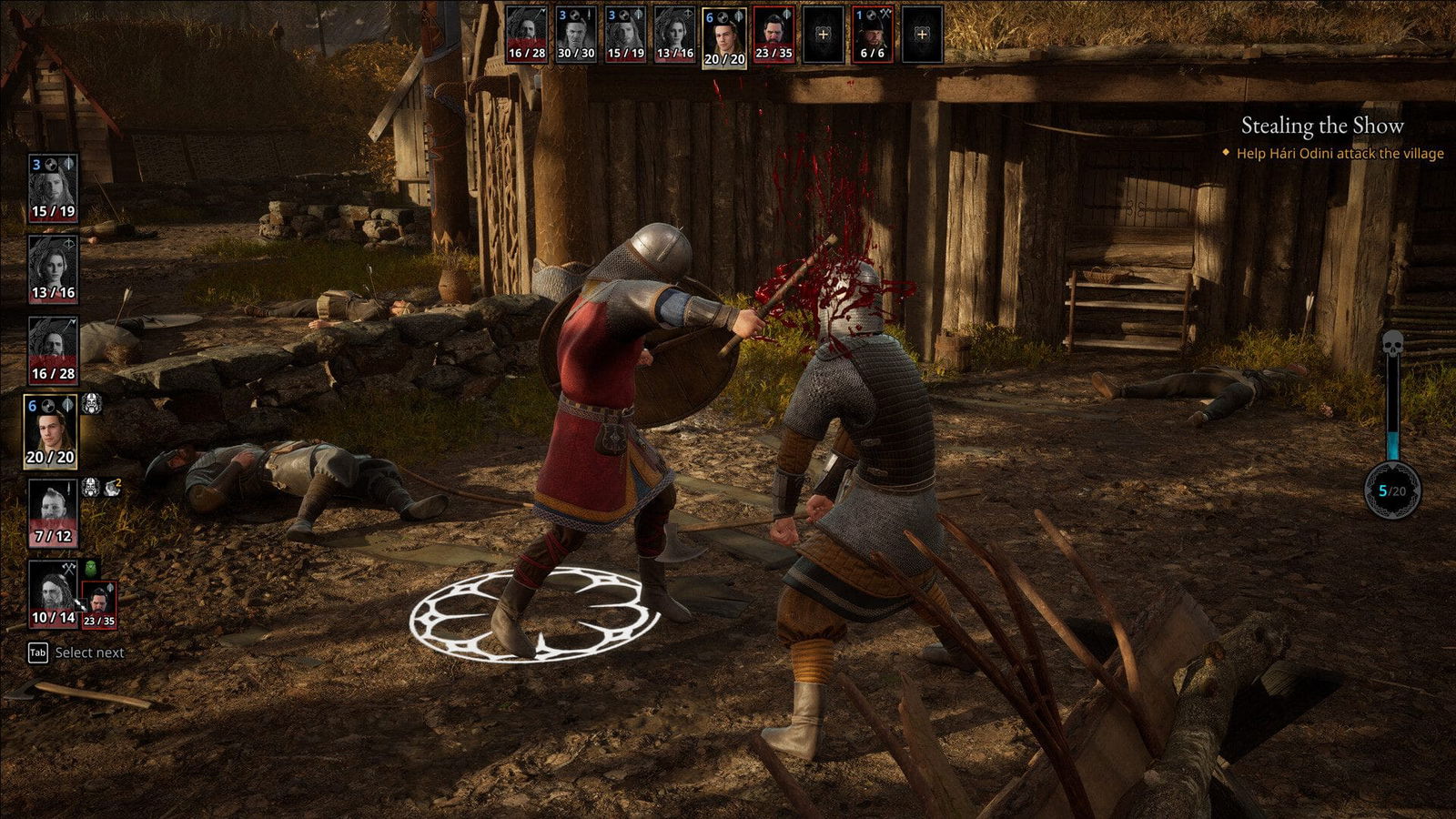The height and width of the screenshot is (819, 1456).
Task: Choose the 10 / 14 party member portrait
Action: [x=53, y=593]
